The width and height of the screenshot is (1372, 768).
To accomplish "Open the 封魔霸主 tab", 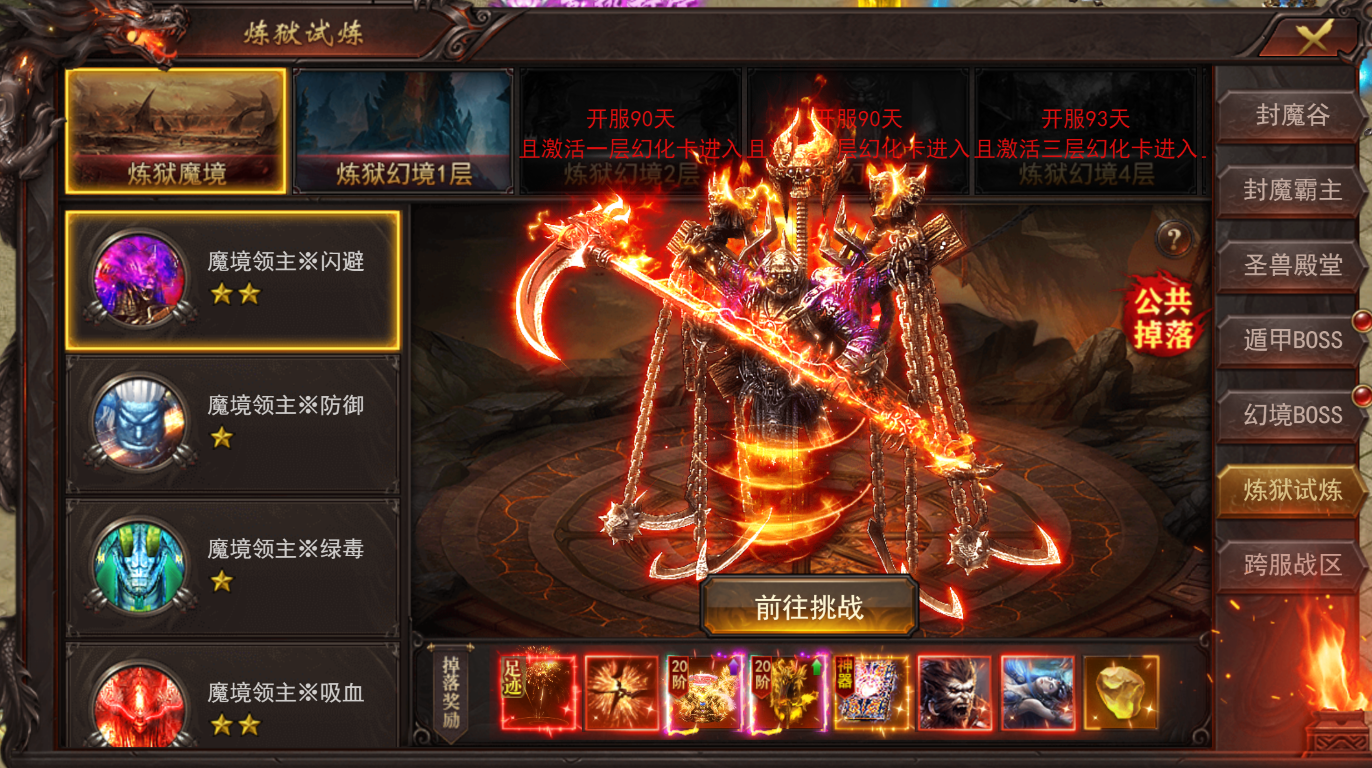I will 1291,190.
